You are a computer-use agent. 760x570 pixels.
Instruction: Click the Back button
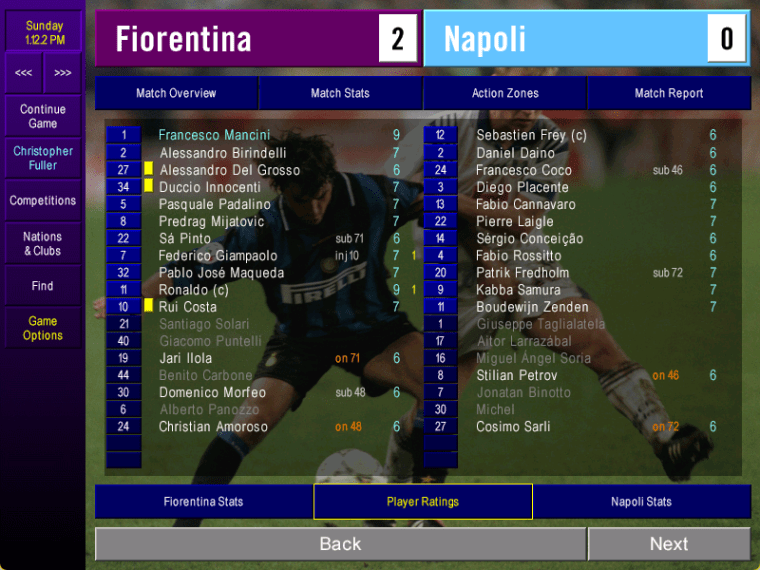pos(340,544)
